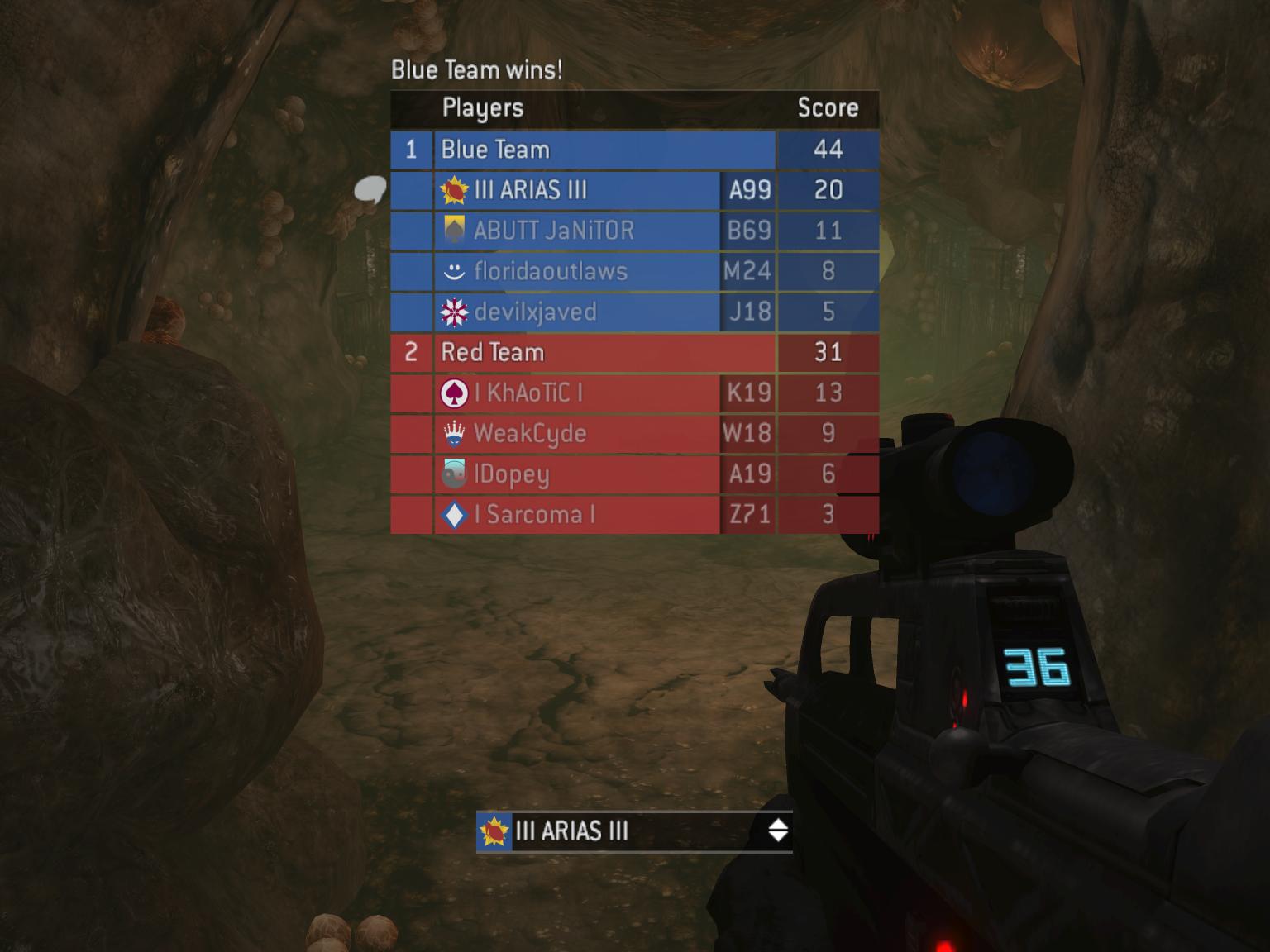Select WeakCyde's crown emblem

[x=453, y=434]
